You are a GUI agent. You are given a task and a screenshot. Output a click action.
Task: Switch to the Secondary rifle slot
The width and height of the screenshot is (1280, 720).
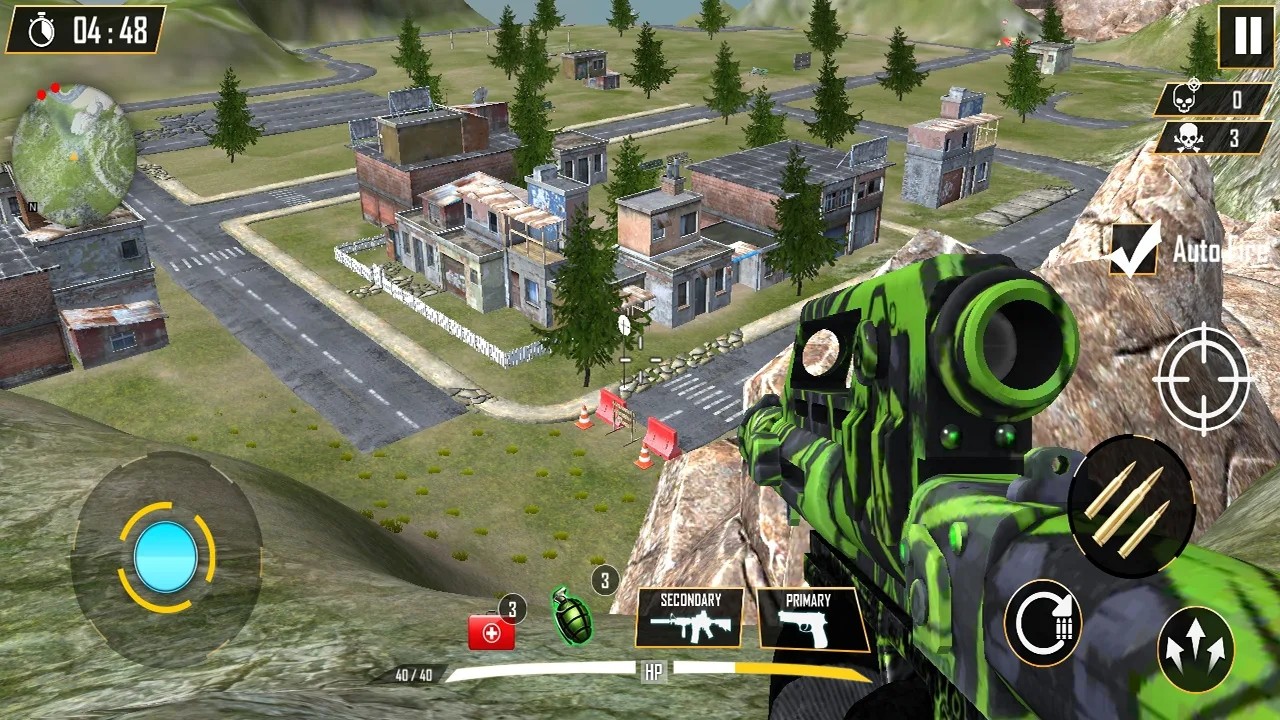(690, 618)
